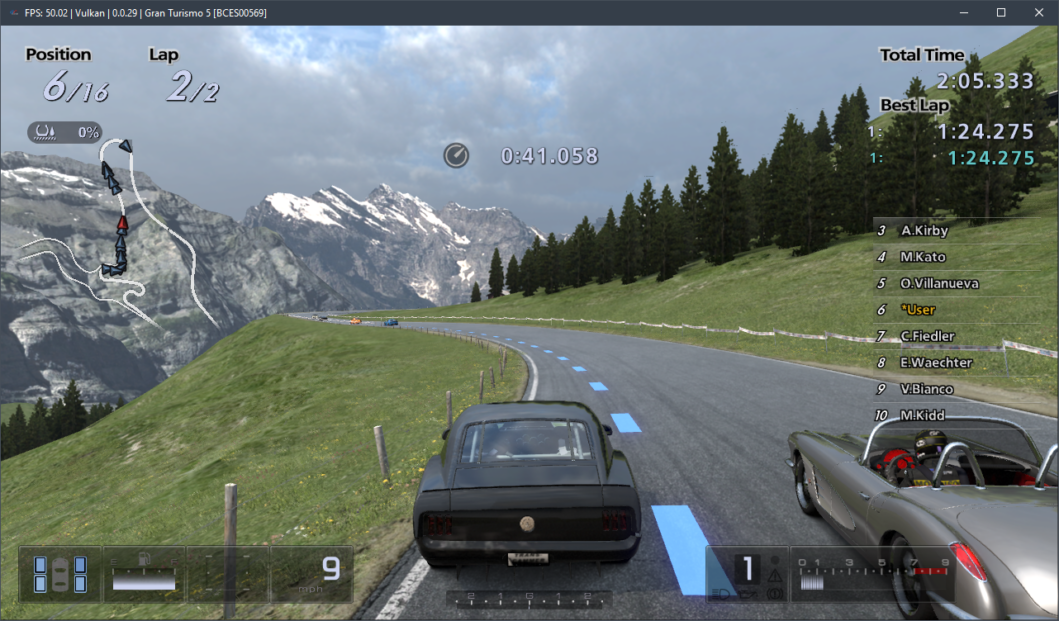Select C.Fiedler in the standings list

(x=927, y=336)
